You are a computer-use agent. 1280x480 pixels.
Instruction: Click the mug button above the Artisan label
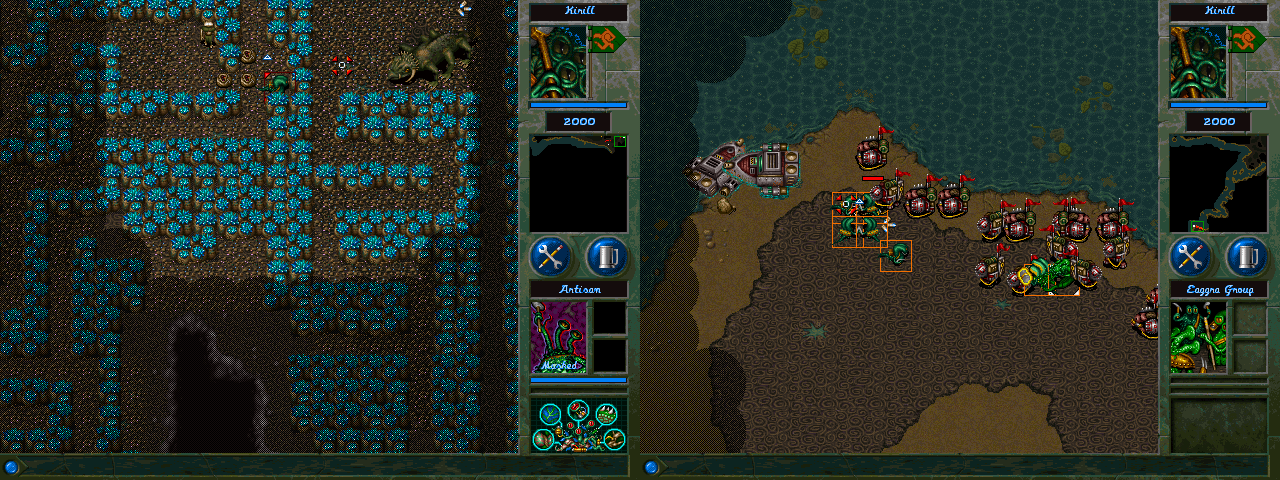607,257
